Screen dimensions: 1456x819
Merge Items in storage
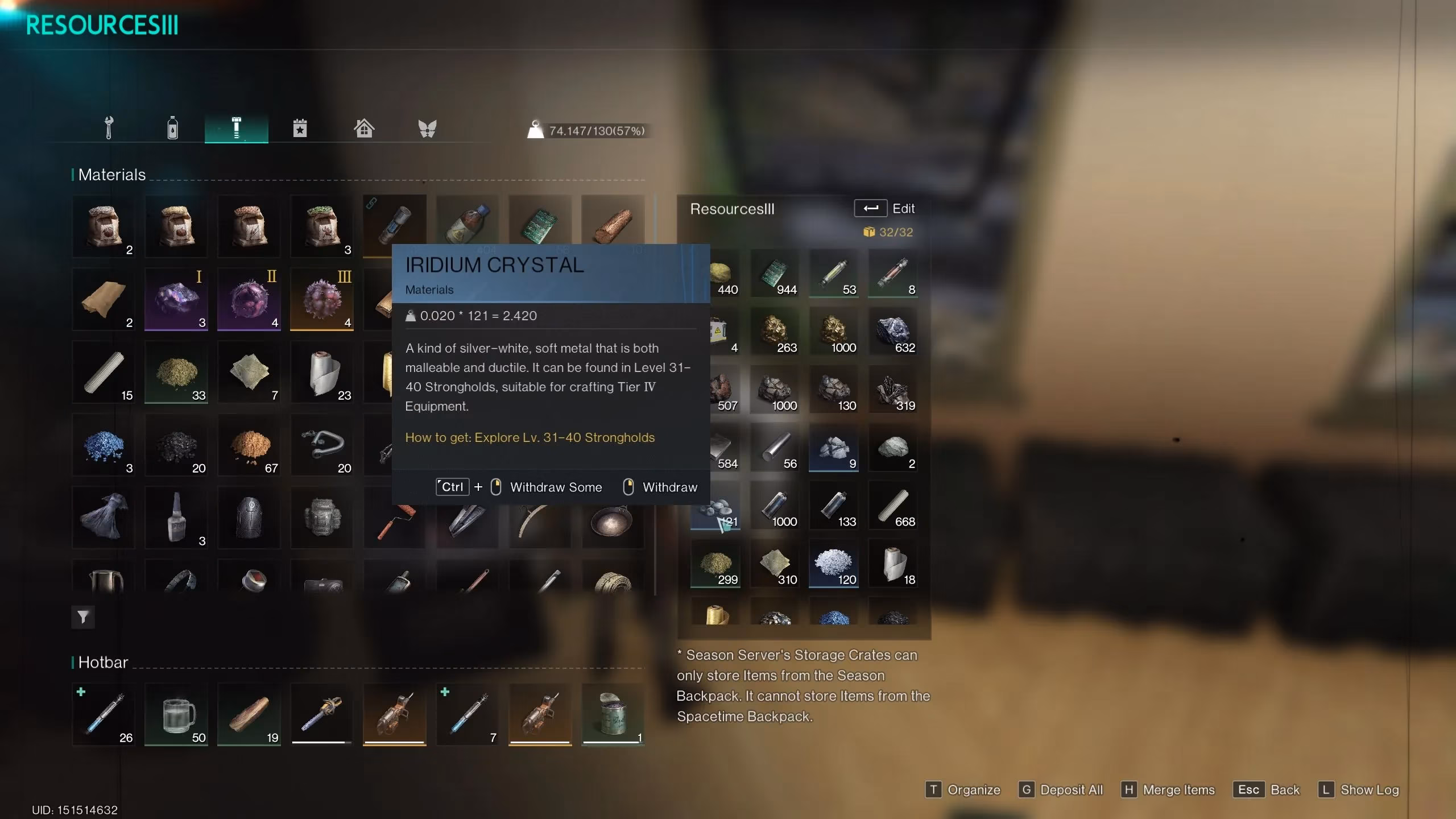[1168, 790]
